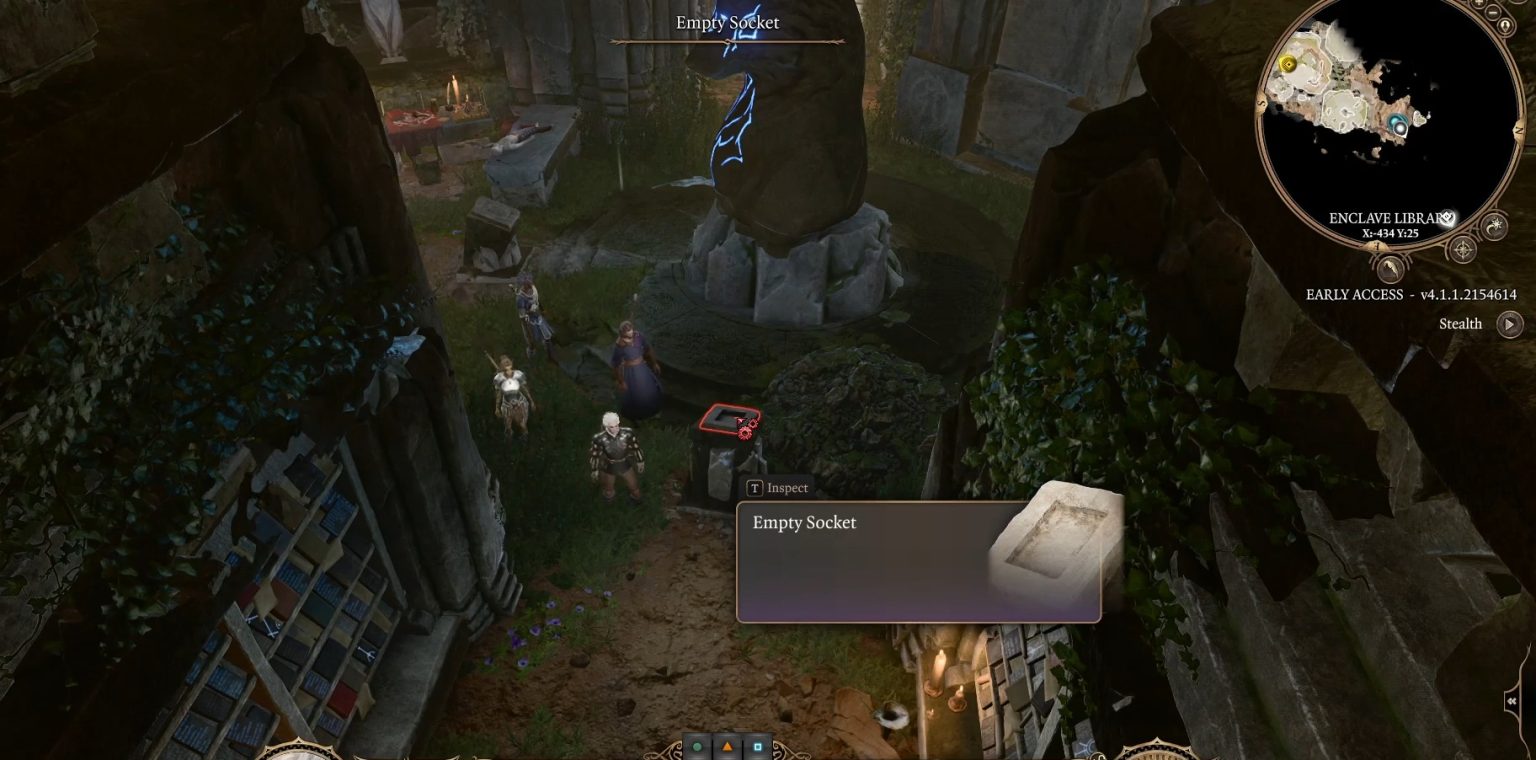This screenshot has width=1536, height=760.
Task: Zoom in the minimap with the plus button
Action: (x=1478, y=5)
